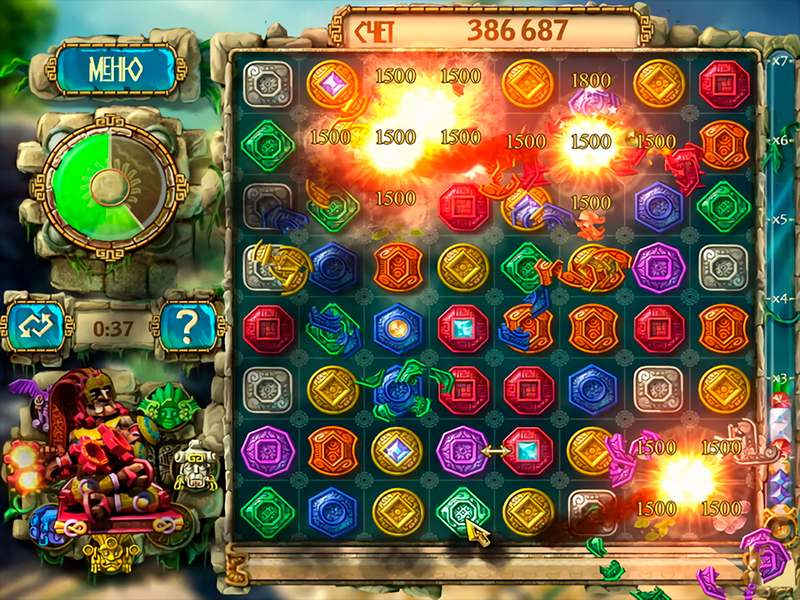Open the МЕНЮ button
Image resolution: width=800 pixels, height=600 pixels.
pos(114,69)
